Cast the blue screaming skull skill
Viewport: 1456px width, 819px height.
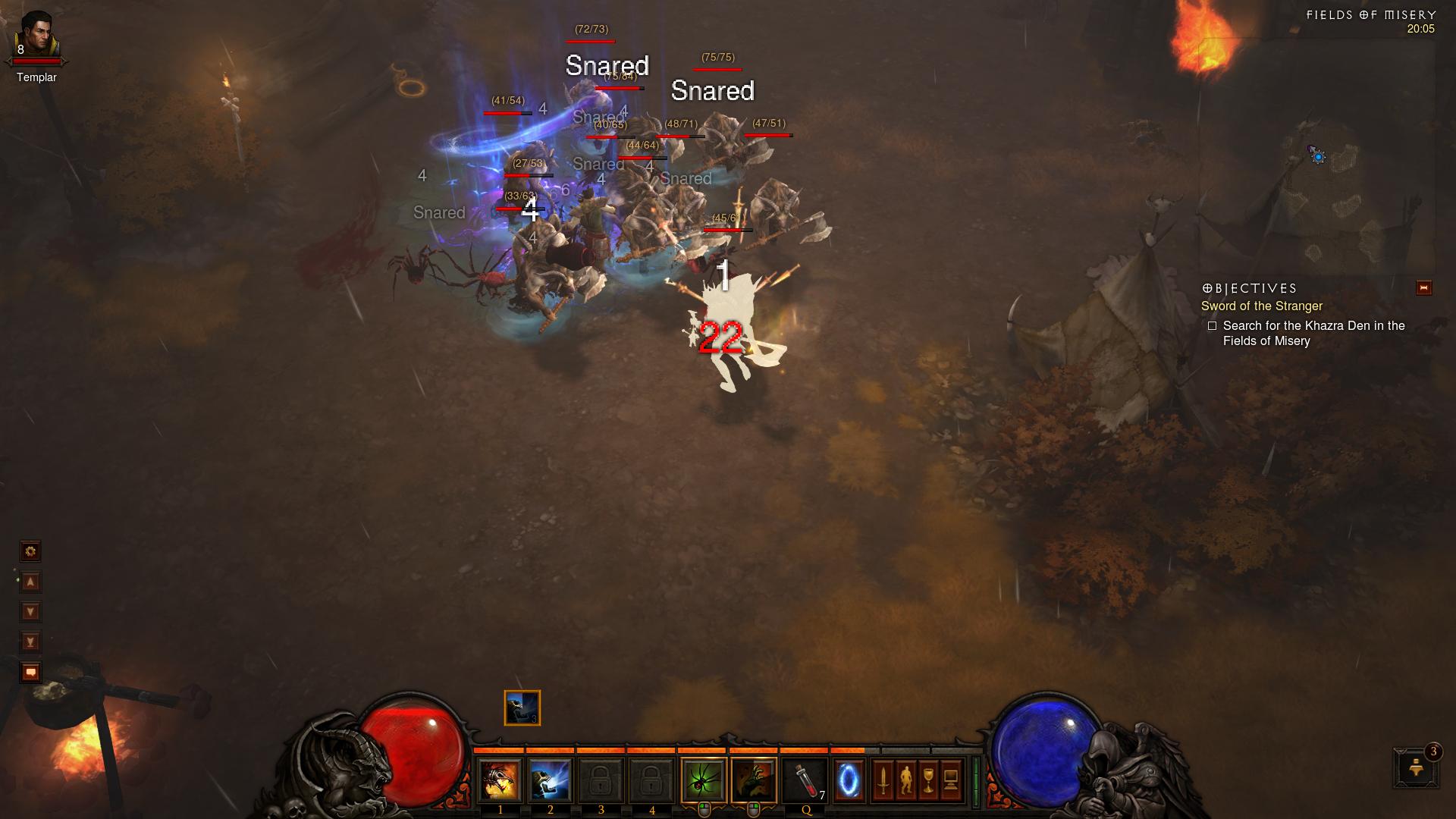(x=551, y=781)
